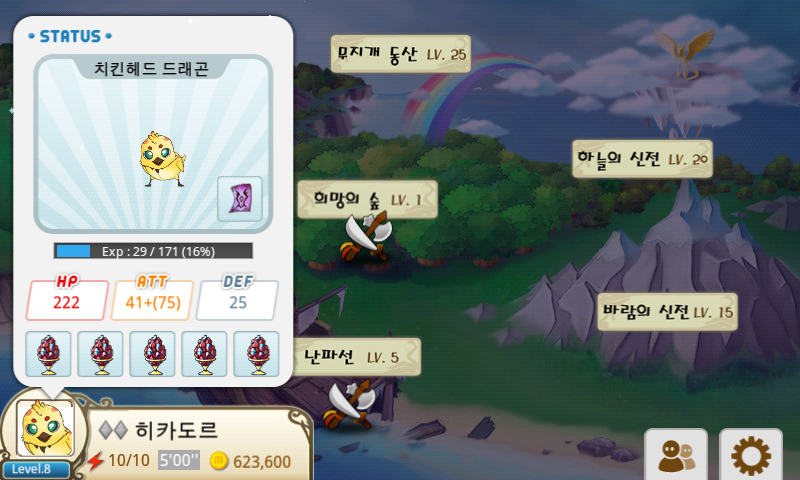Tap the lightning energy counter 10/10

click(x=118, y=461)
